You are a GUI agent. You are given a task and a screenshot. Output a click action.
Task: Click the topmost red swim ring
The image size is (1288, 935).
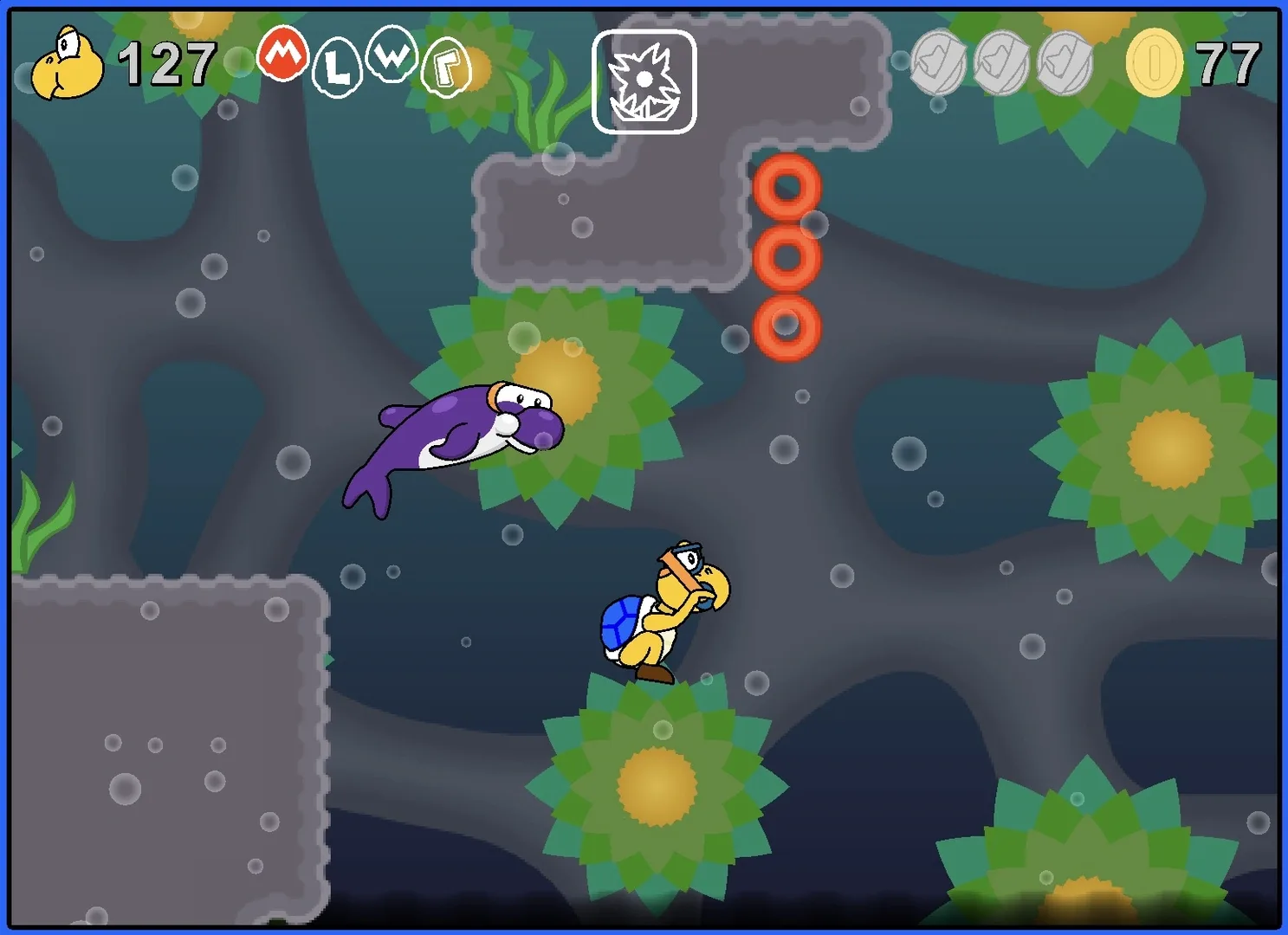click(786, 186)
